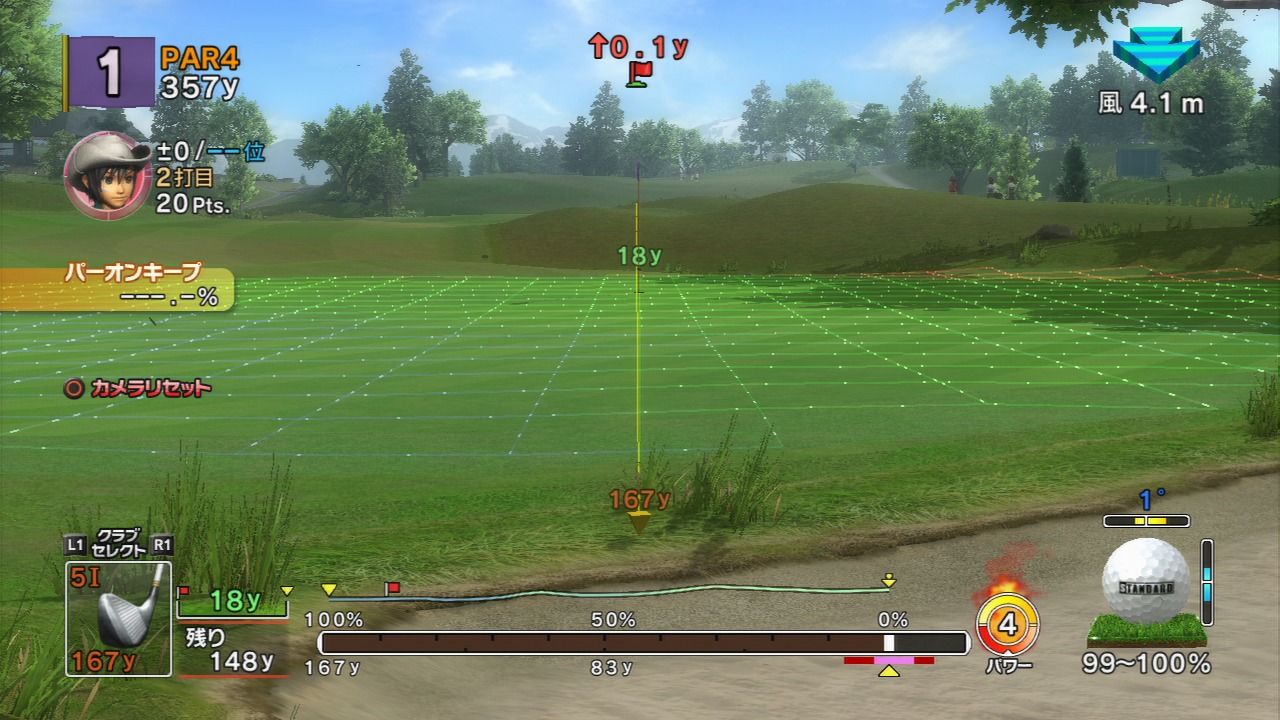The width and height of the screenshot is (1280, 720).
Task: Select the flaming power level 4 badge
Action: (x=1006, y=623)
